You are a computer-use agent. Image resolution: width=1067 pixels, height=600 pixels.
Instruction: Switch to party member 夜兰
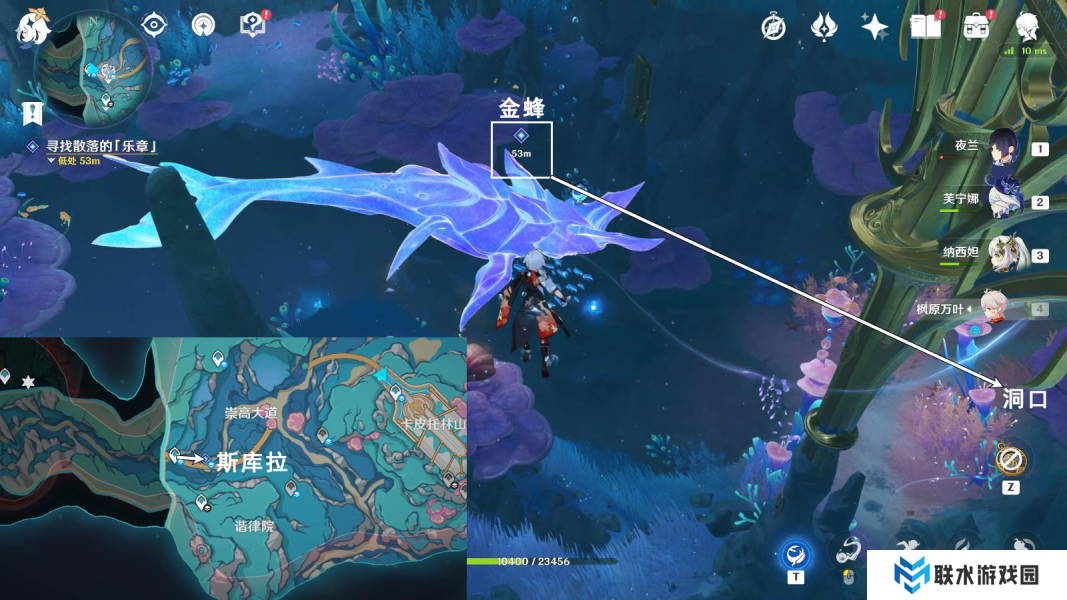pos(1004,149)
